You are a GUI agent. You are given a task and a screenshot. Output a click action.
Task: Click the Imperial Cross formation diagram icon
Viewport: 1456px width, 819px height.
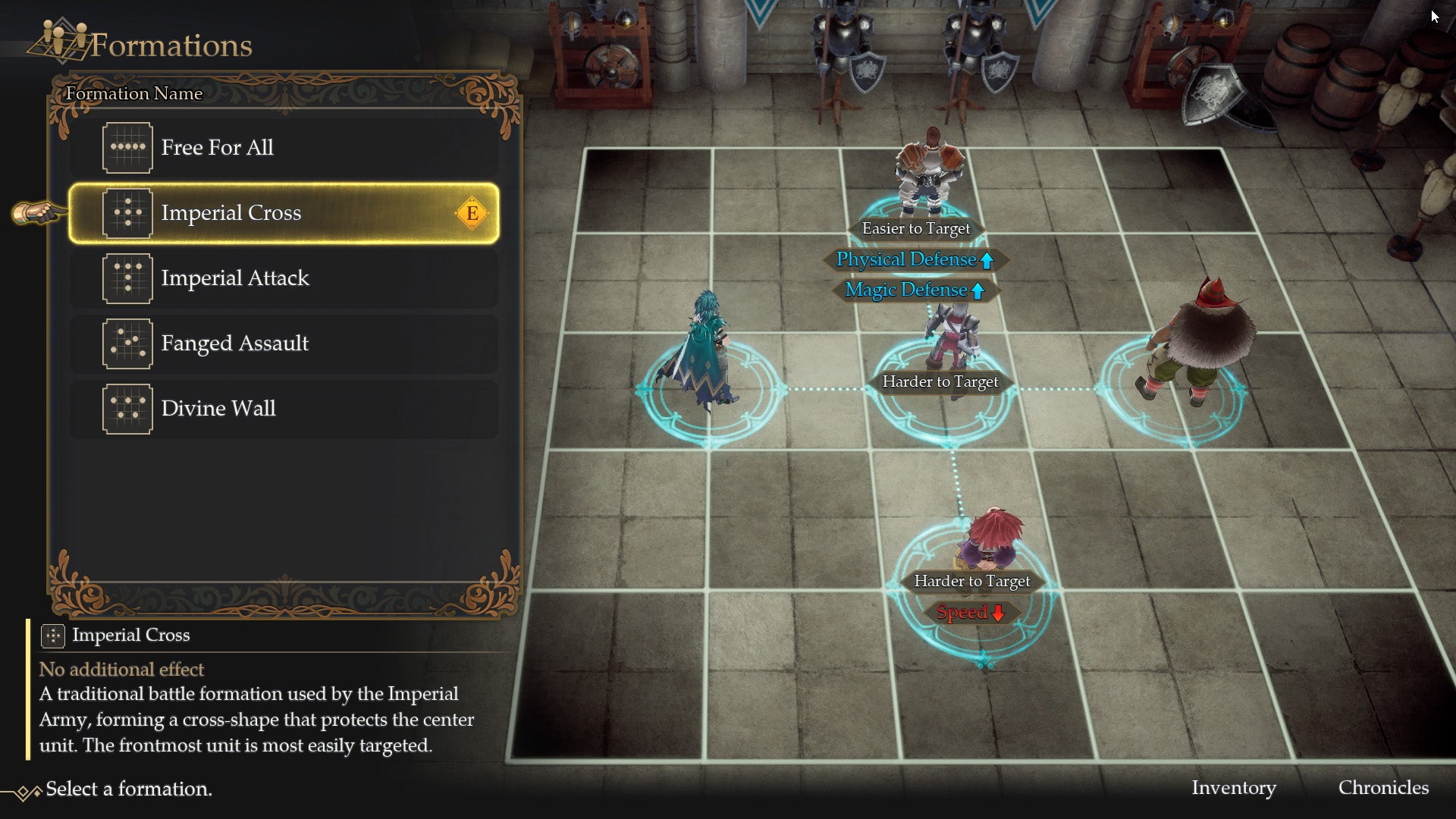[127, 213]
